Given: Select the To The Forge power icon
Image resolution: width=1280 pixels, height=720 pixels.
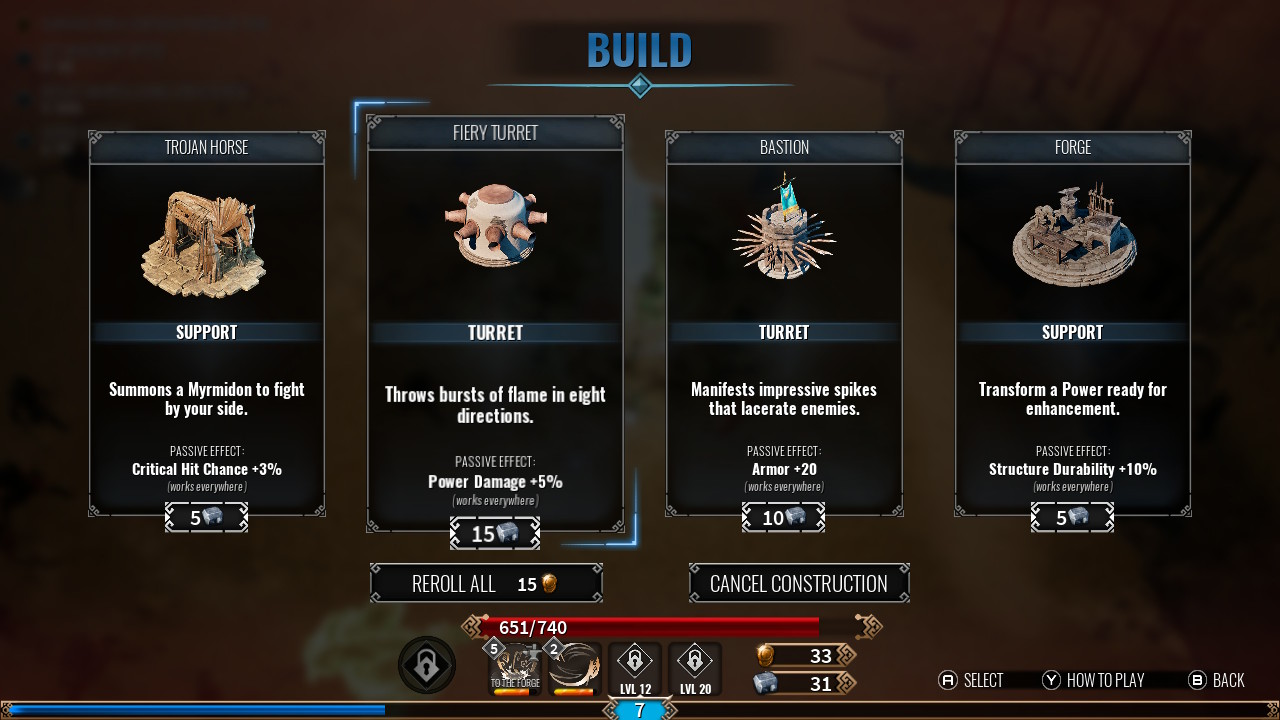Looking at the screenshot, I should [515, 668].
